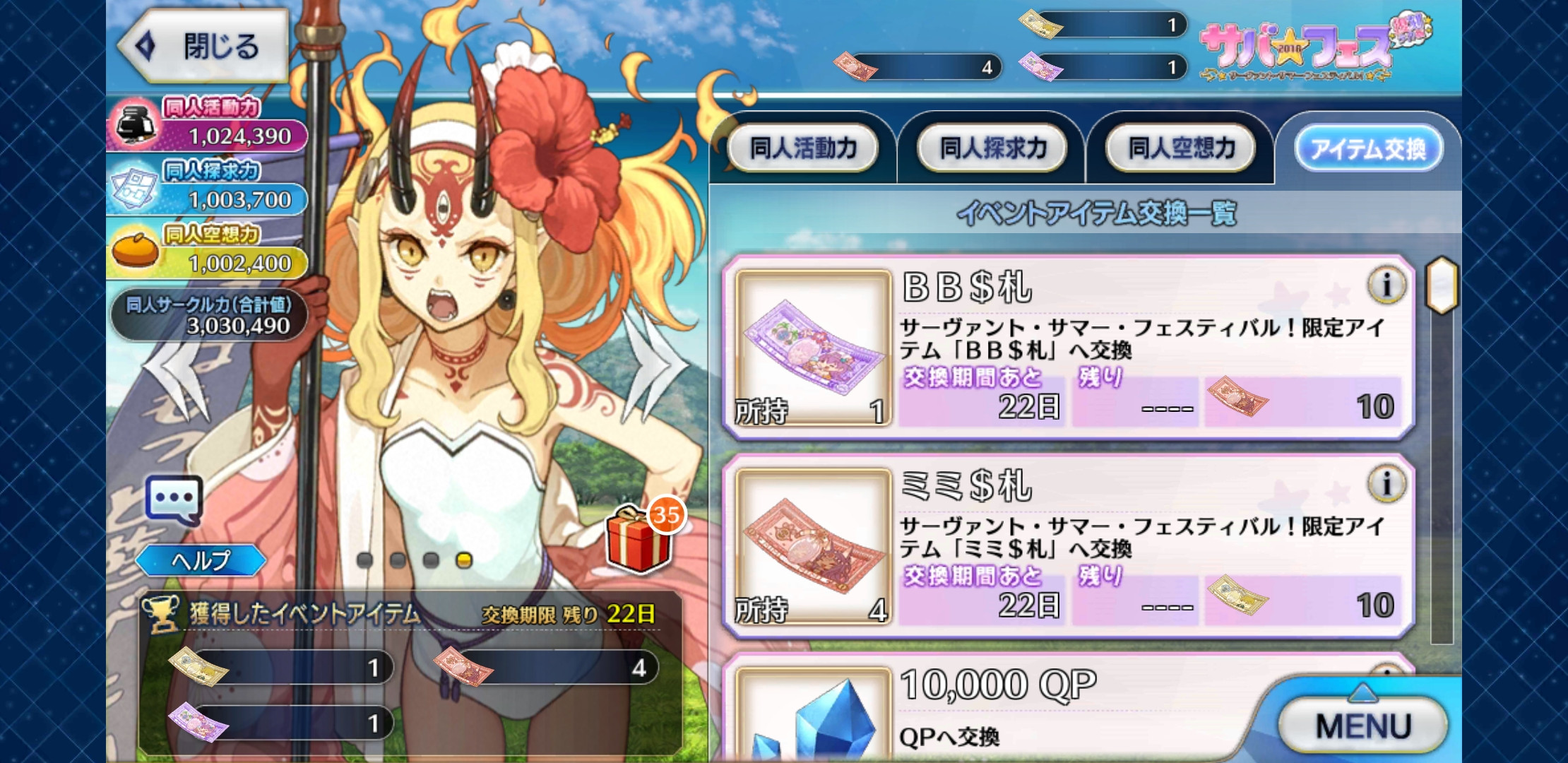The width and height of the screenshot is (1568, 763).
Task: Open the MENU button
Action: (x=1362, y=726)
